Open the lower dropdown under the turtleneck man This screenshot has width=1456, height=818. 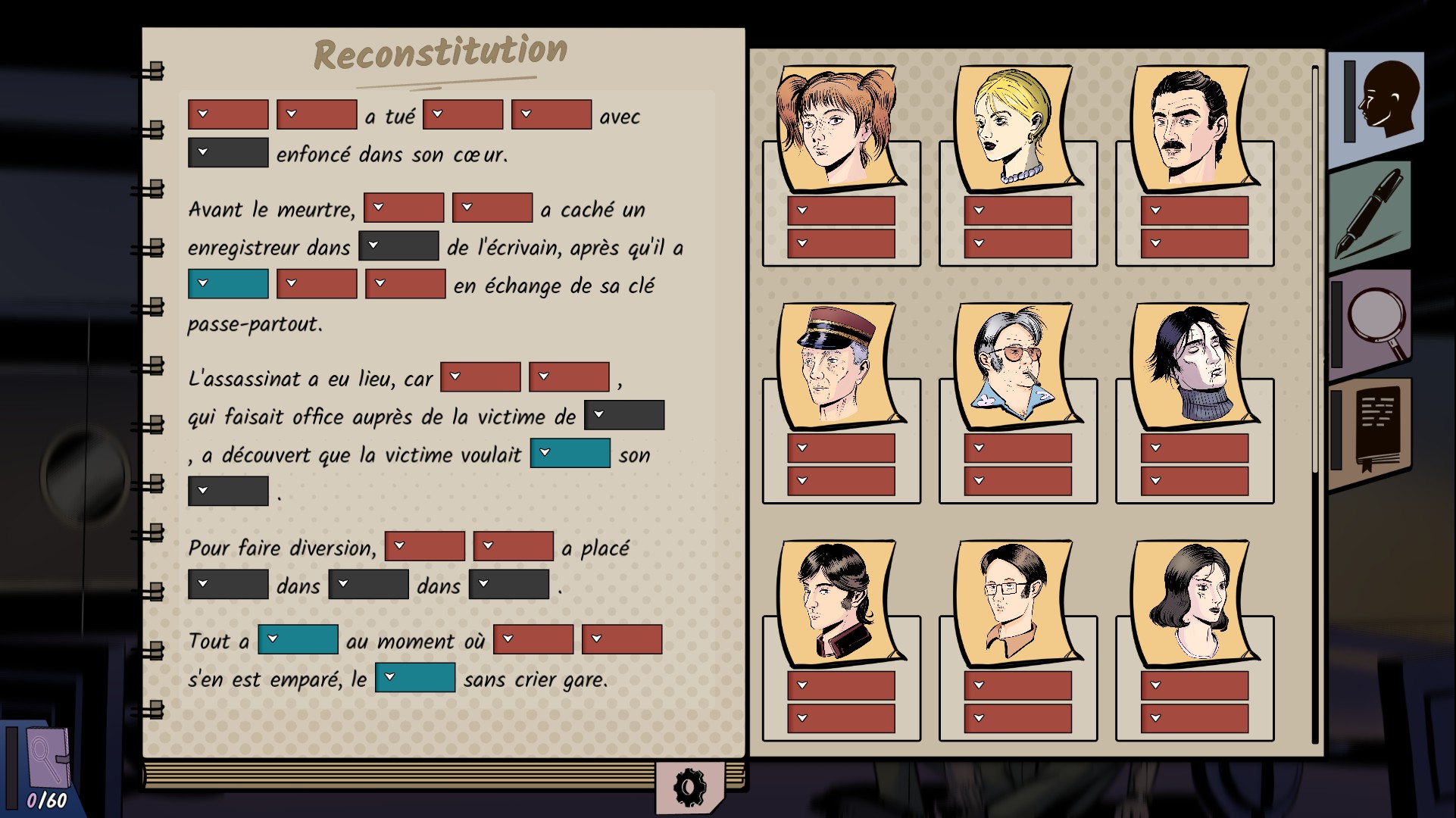1195,481
